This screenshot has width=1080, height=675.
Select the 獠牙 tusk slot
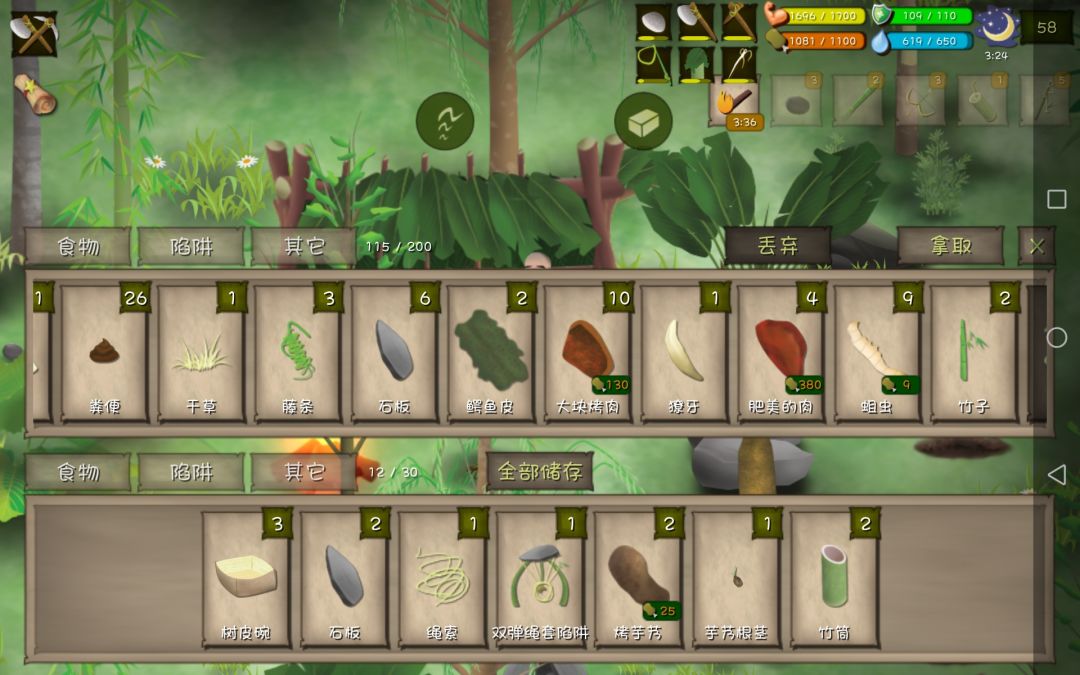(x=683, y=353)
